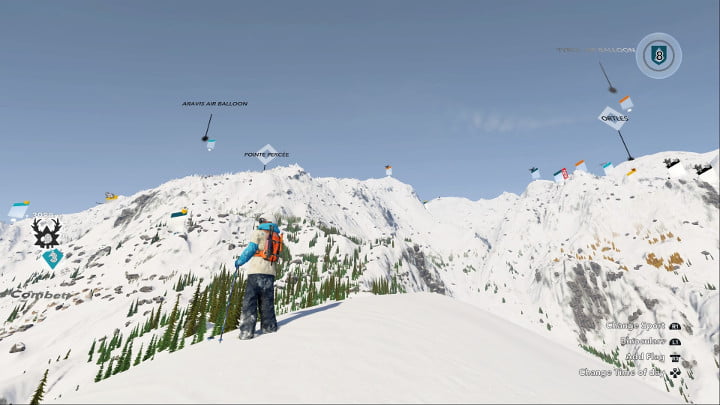Click the teal diamond marker numbered 3
720x405 pixels.
(x=52, y=258)
